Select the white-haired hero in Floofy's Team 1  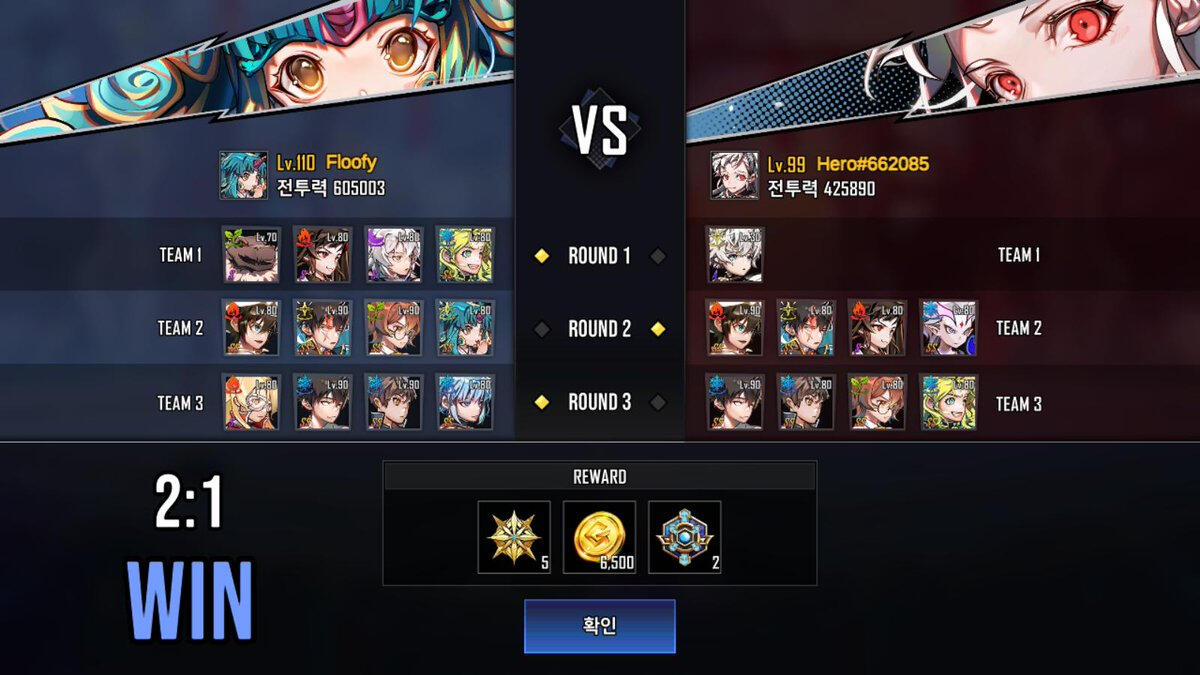[x=394, y=254]
